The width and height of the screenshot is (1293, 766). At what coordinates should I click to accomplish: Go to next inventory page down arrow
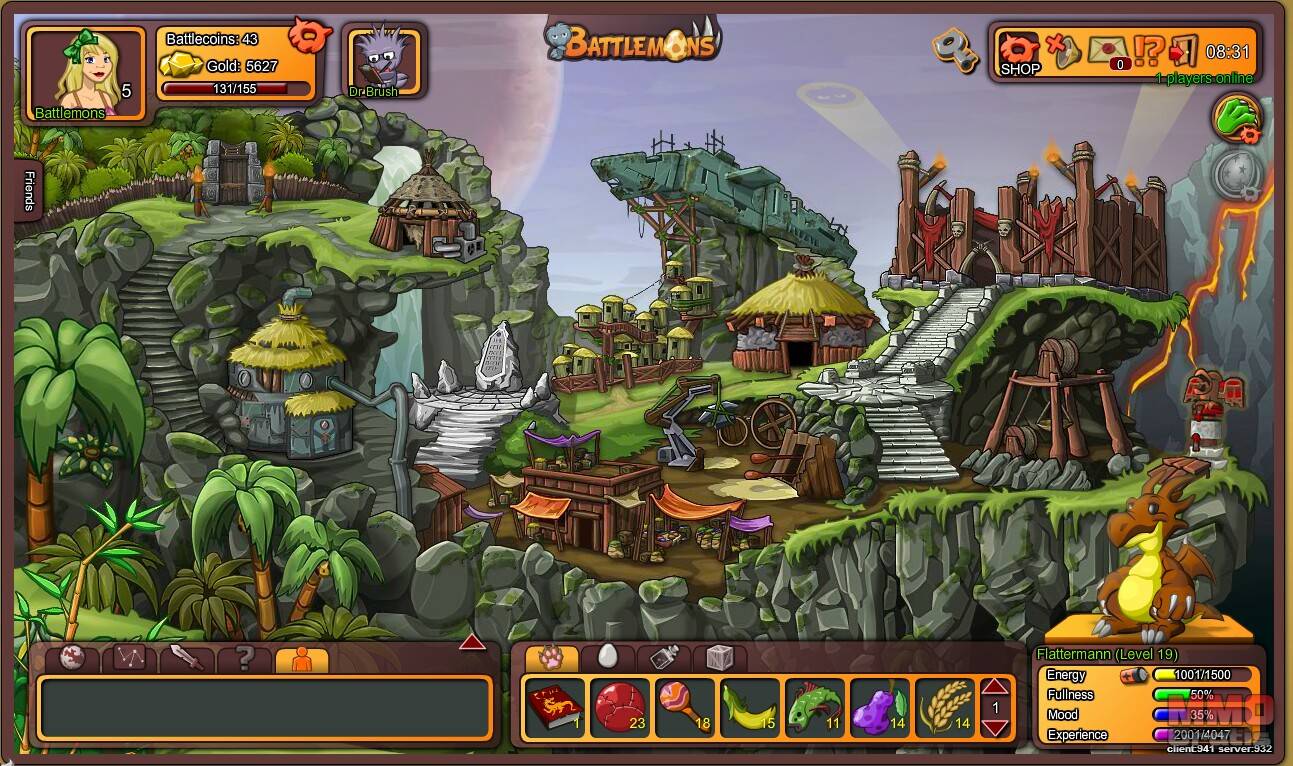(995, 727)
